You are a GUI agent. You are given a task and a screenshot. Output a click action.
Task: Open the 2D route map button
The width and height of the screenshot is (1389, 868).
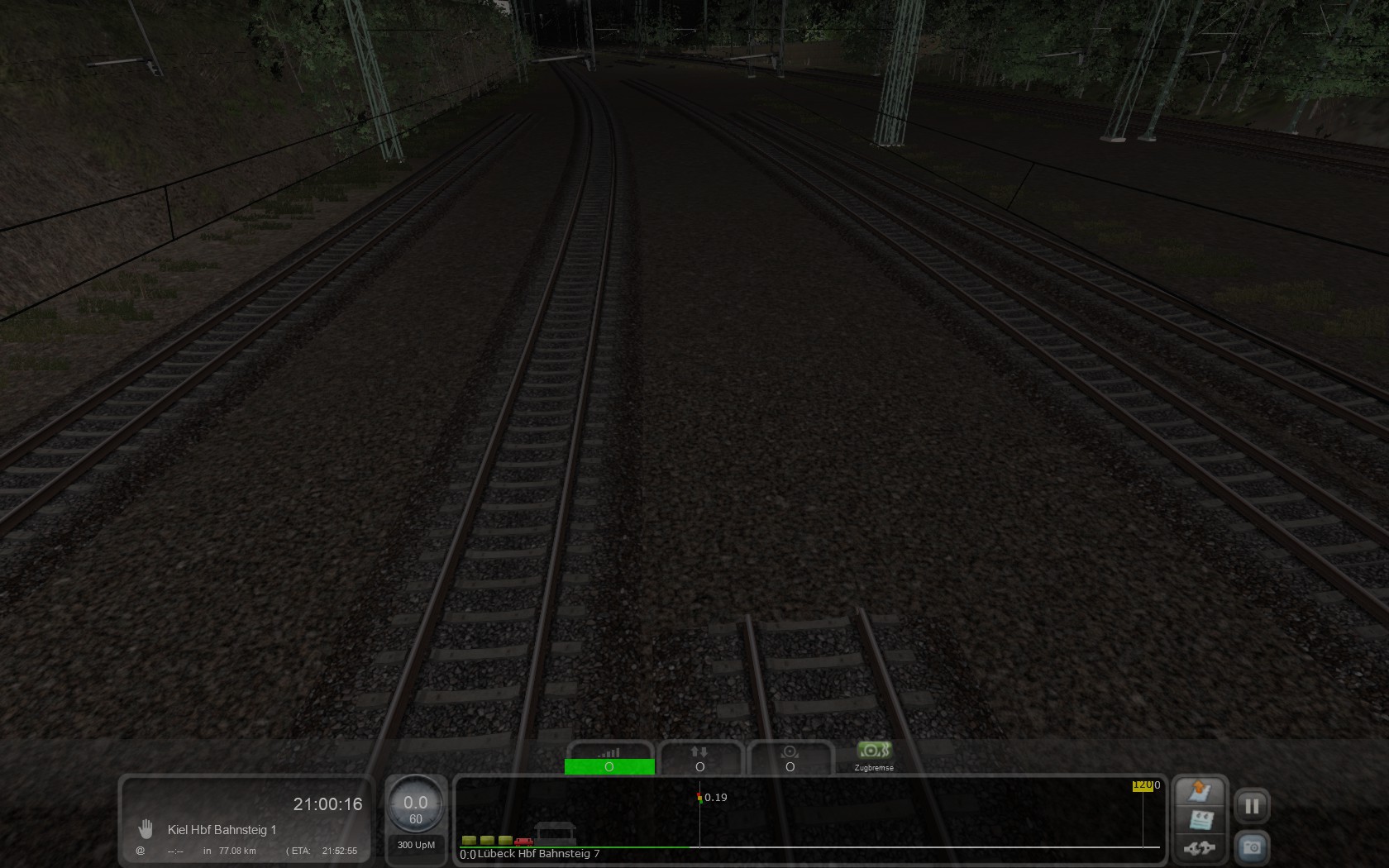coord(1200,792)
